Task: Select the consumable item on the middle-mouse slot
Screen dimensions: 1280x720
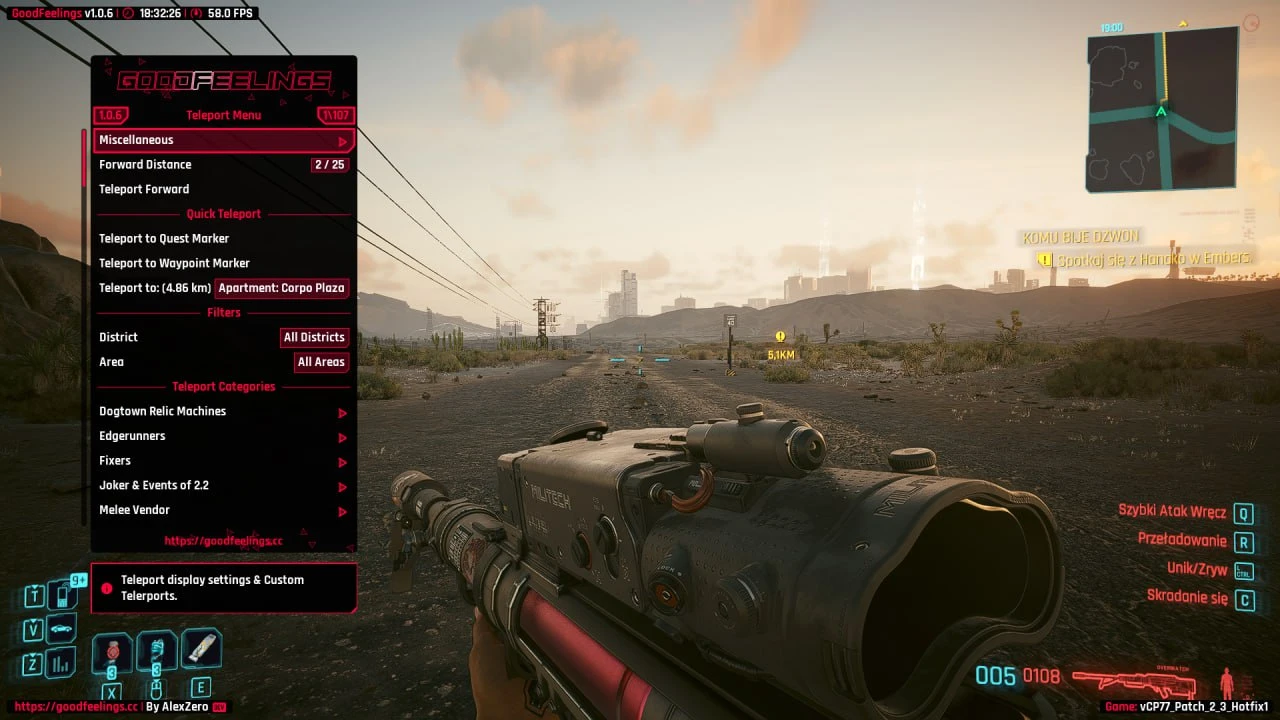Action: pyautogui.click(x=157, y=650)
